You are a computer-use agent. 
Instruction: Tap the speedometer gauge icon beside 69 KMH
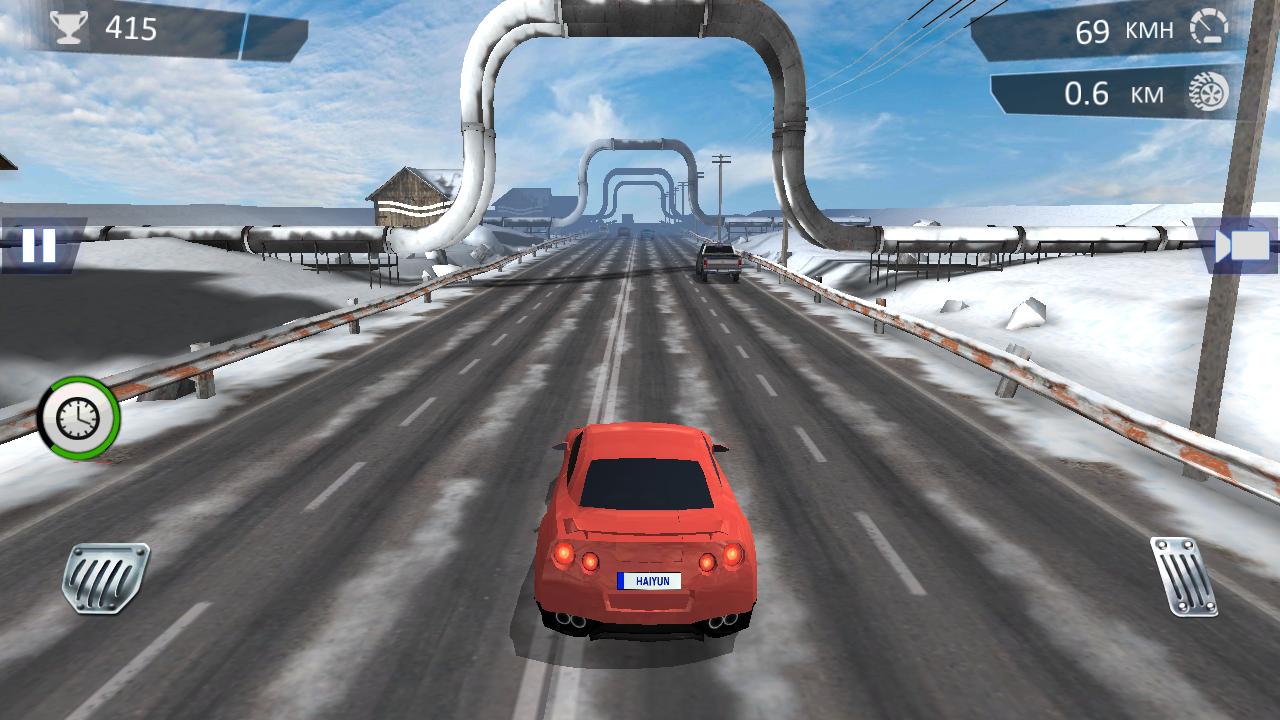coord(1210,29)
